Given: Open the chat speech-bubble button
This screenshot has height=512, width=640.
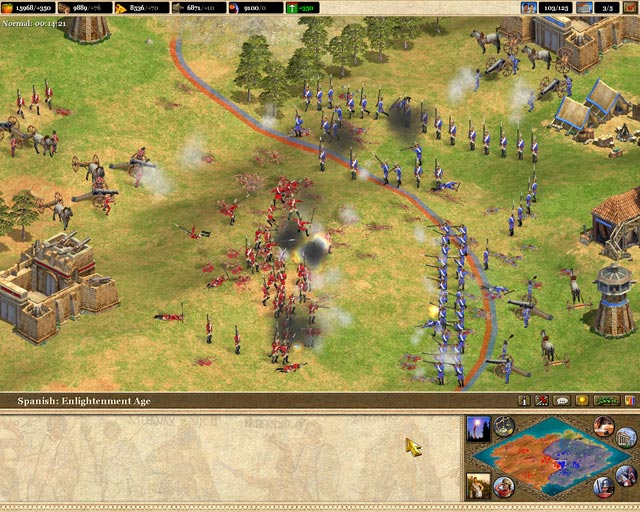Looking at the screenshot, I should [x=562, y=400].
